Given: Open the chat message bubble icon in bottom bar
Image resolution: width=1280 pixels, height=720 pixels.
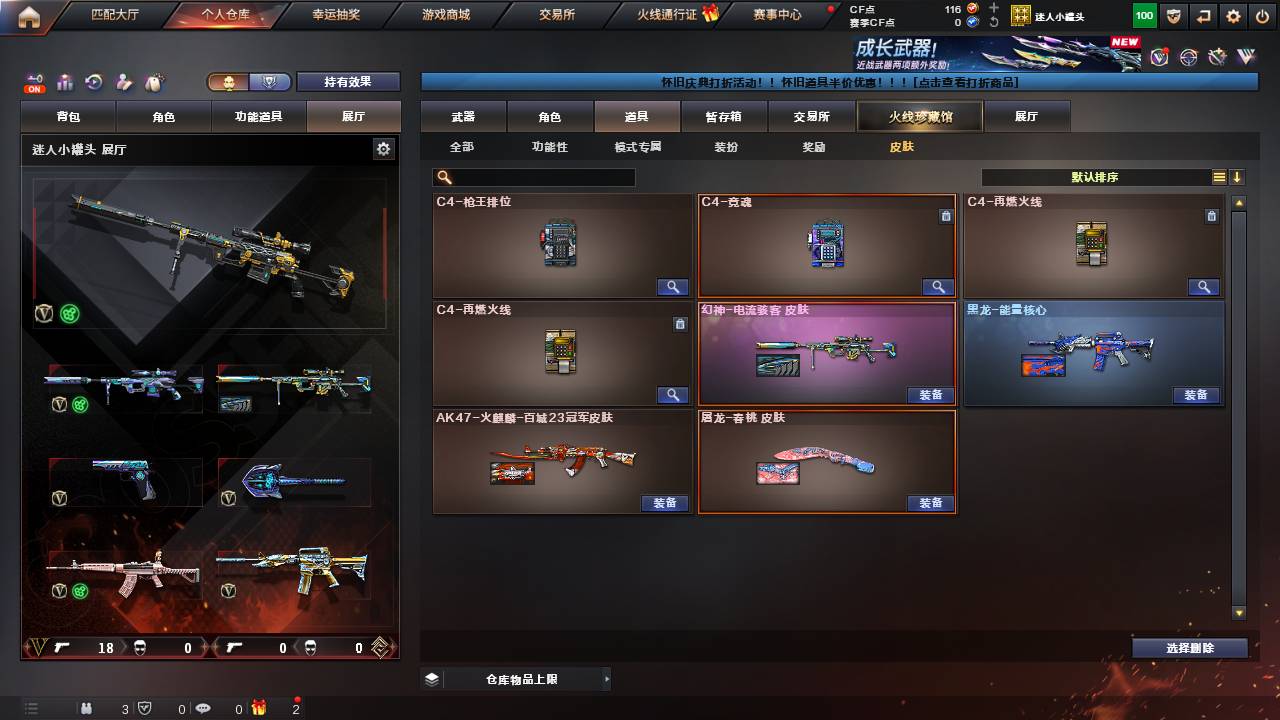Looking at the screenshot, I should 203,708.
